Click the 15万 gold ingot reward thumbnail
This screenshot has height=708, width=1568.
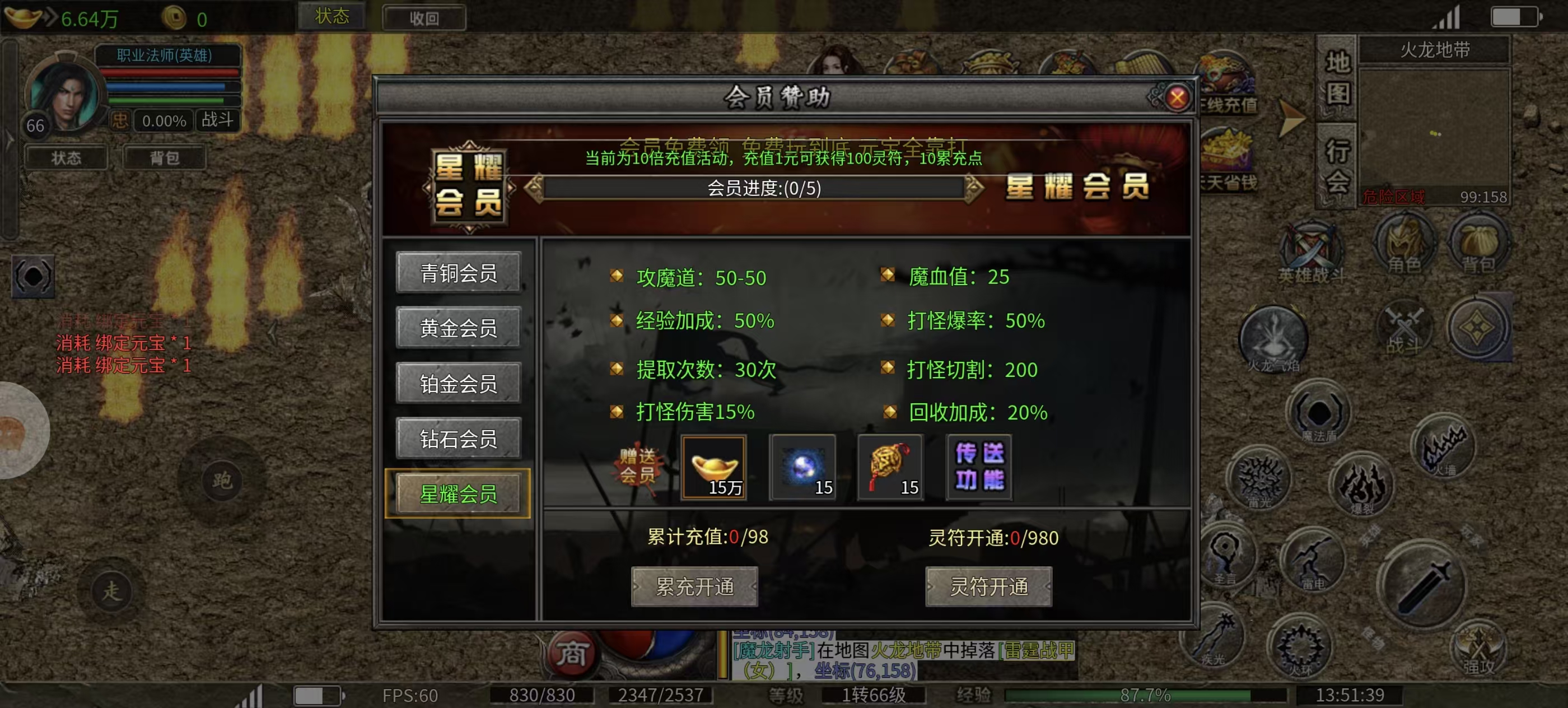715,468
